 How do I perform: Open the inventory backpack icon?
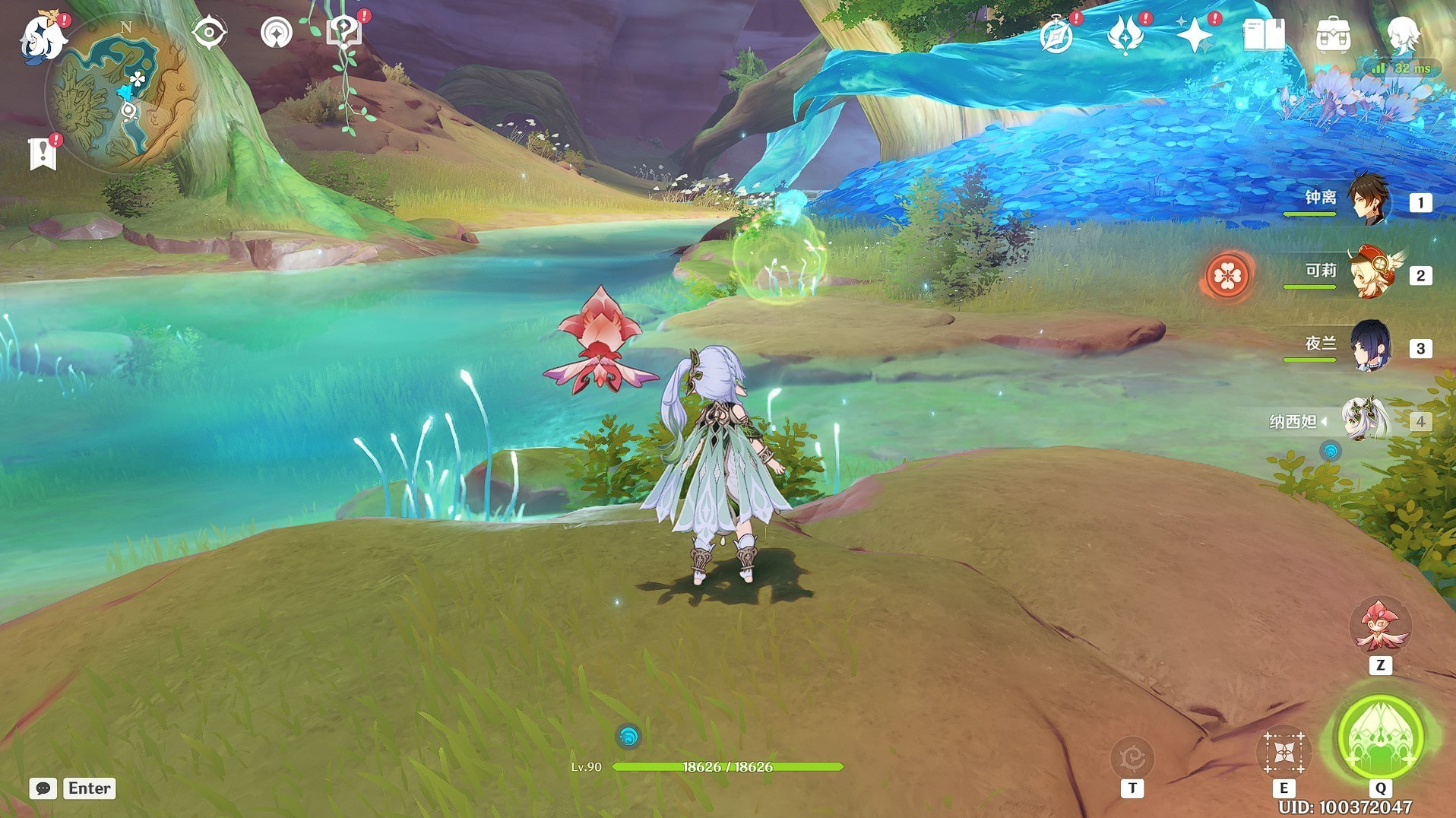[1333, 35]
